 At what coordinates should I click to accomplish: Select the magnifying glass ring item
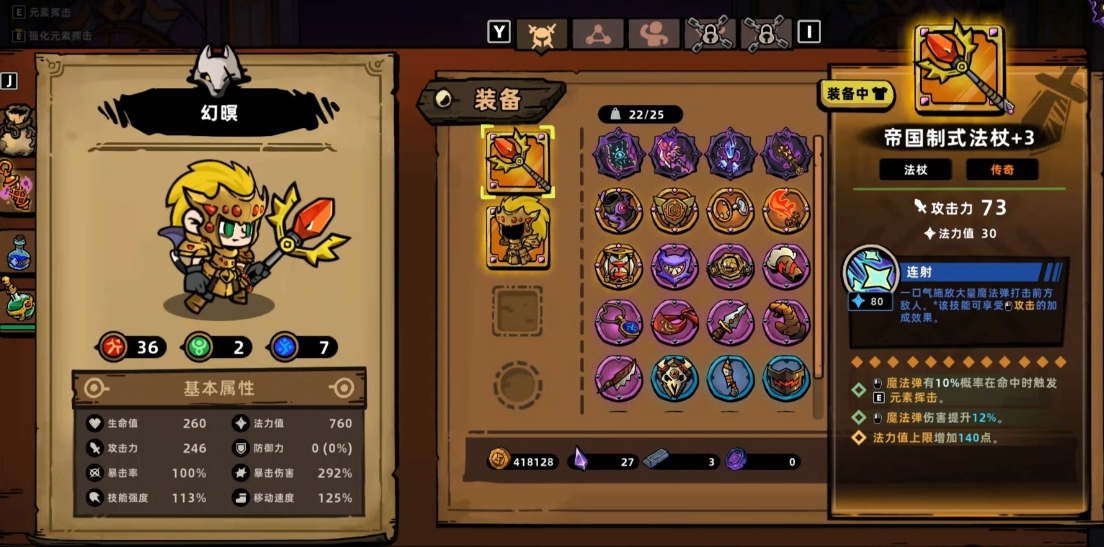731,211
